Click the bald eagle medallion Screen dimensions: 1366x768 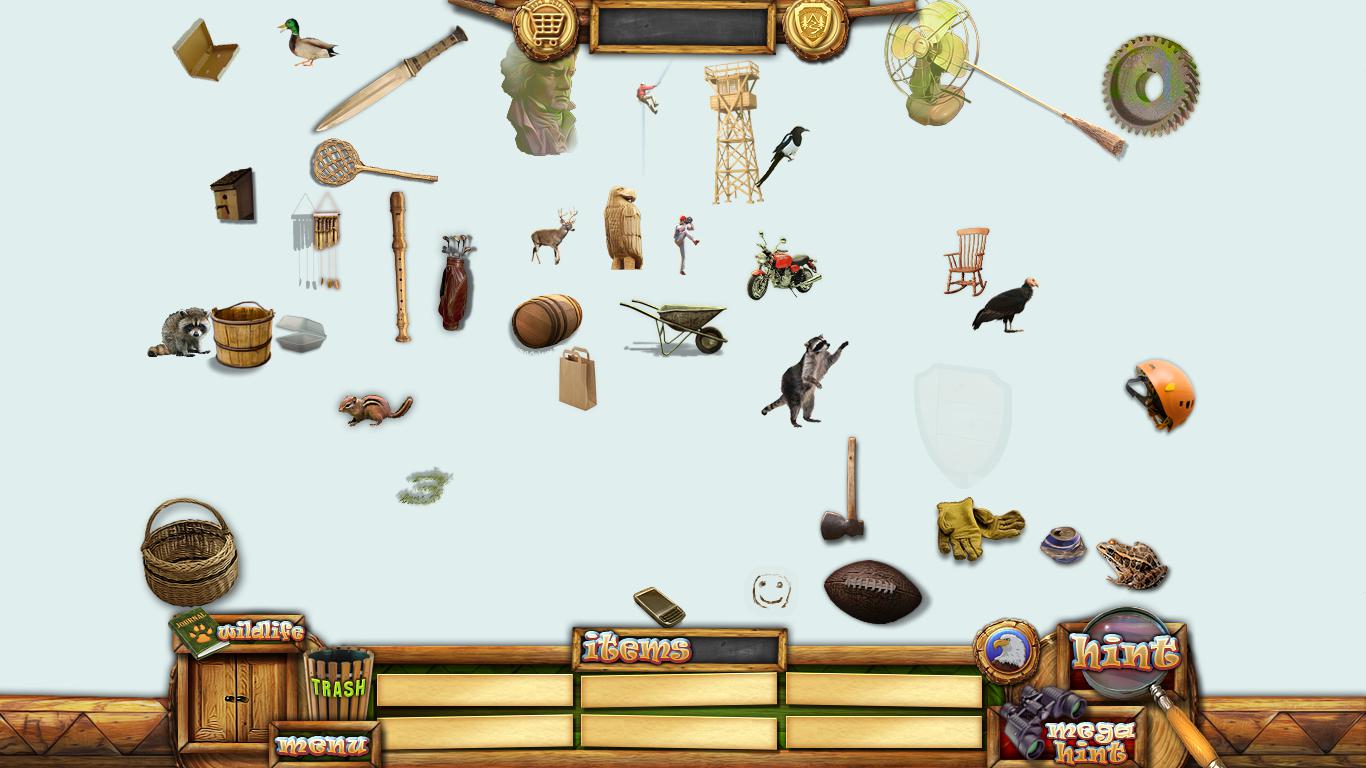click(x=1006, y=651)
